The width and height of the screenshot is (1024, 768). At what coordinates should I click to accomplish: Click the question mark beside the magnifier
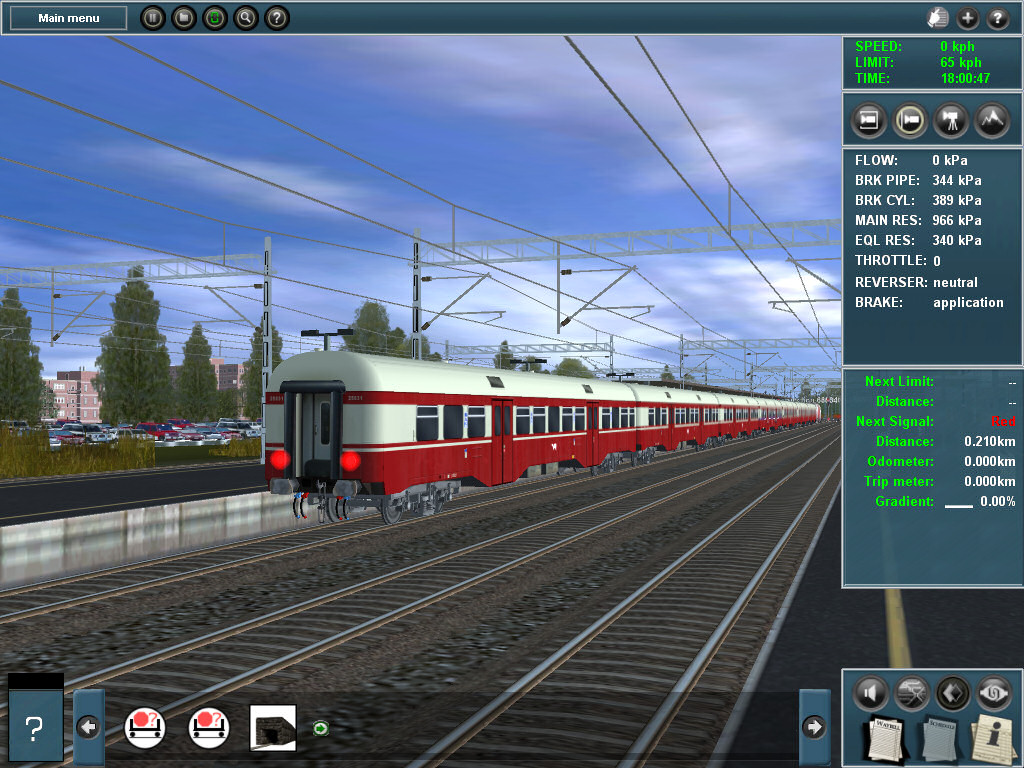tap(277, 18)
